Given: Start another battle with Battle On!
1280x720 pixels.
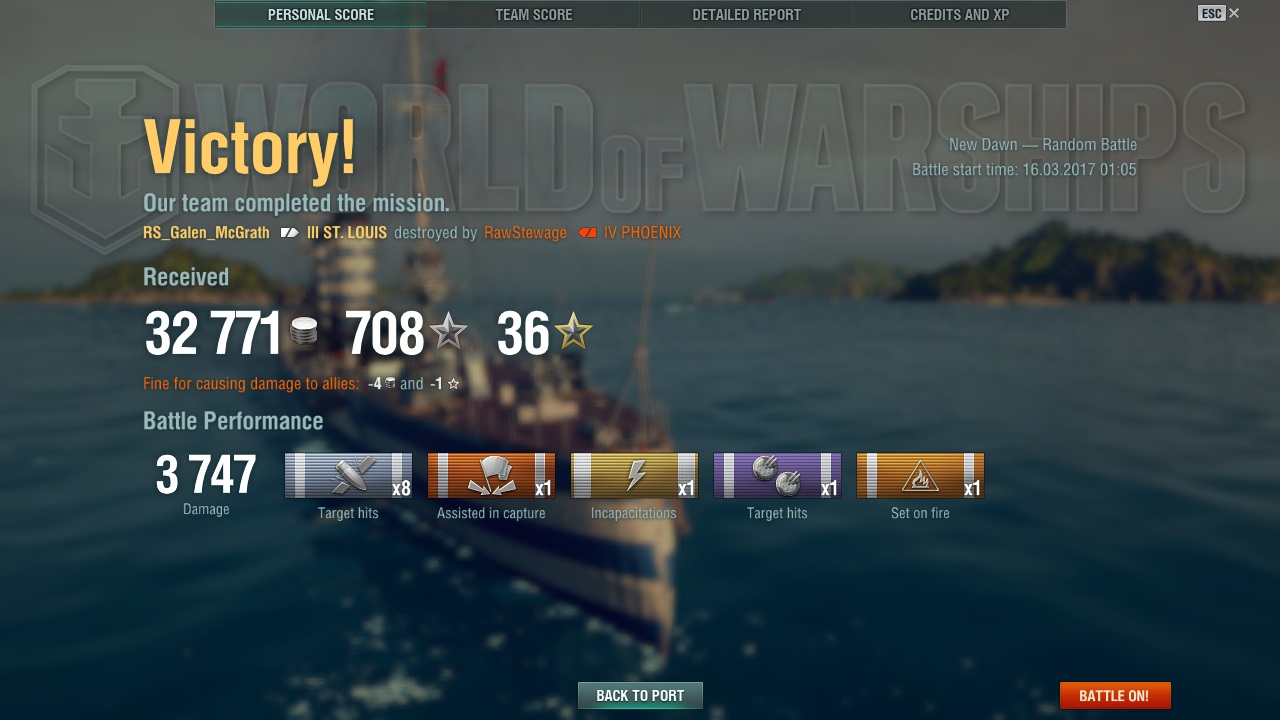Looking at the screenshot, I should pos(1114,696).
